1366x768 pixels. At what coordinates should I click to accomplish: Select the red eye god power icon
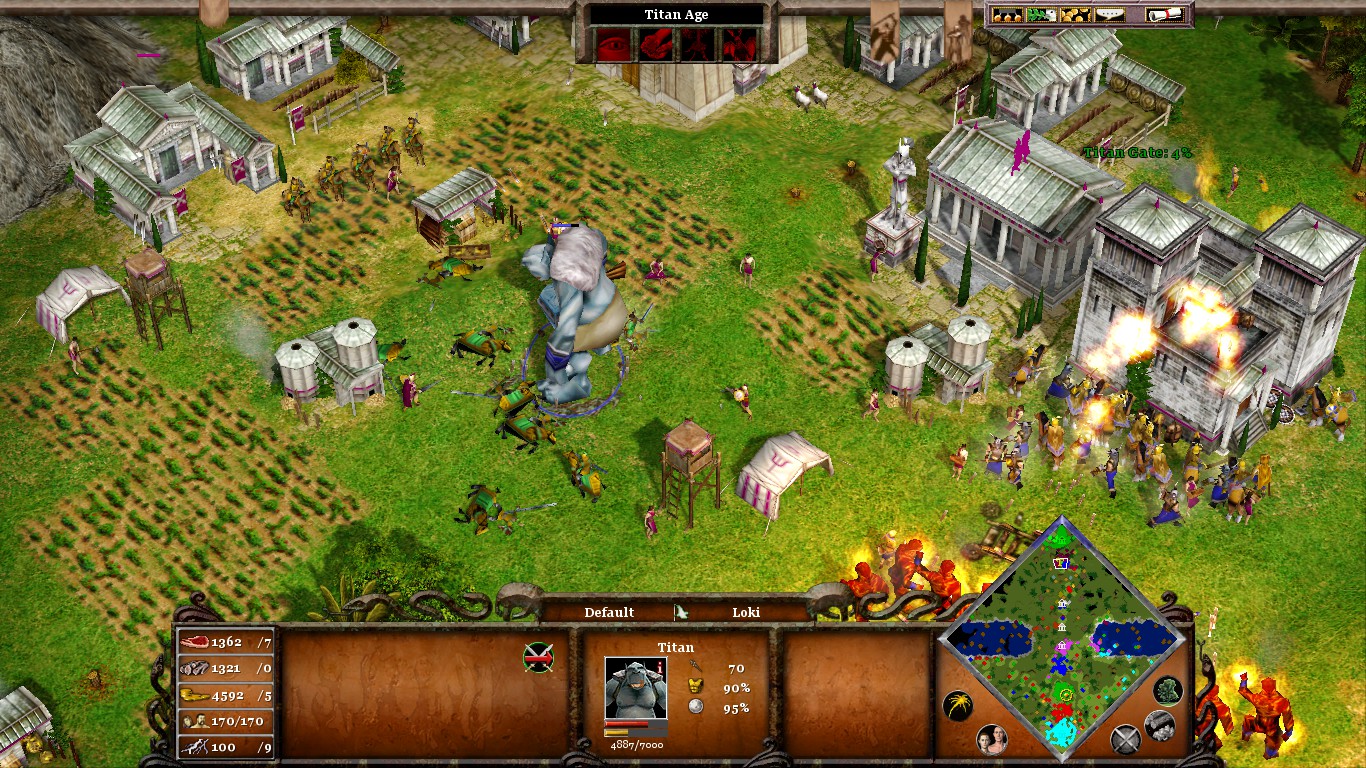[x=614, y=45]
